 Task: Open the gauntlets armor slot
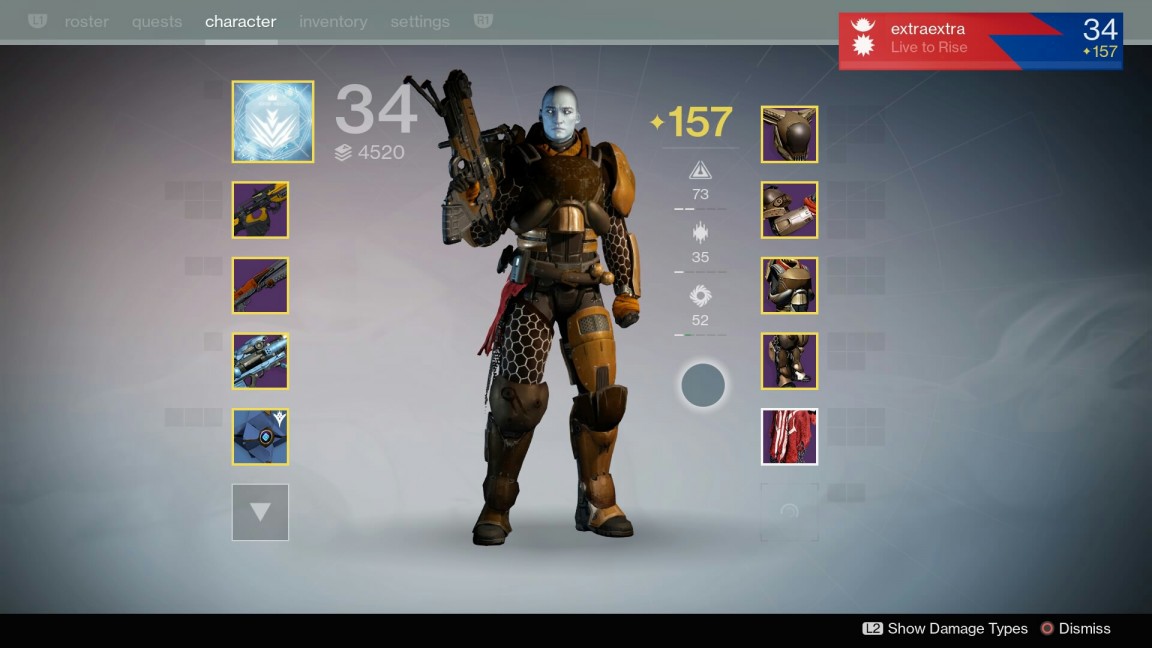(789, 210)
